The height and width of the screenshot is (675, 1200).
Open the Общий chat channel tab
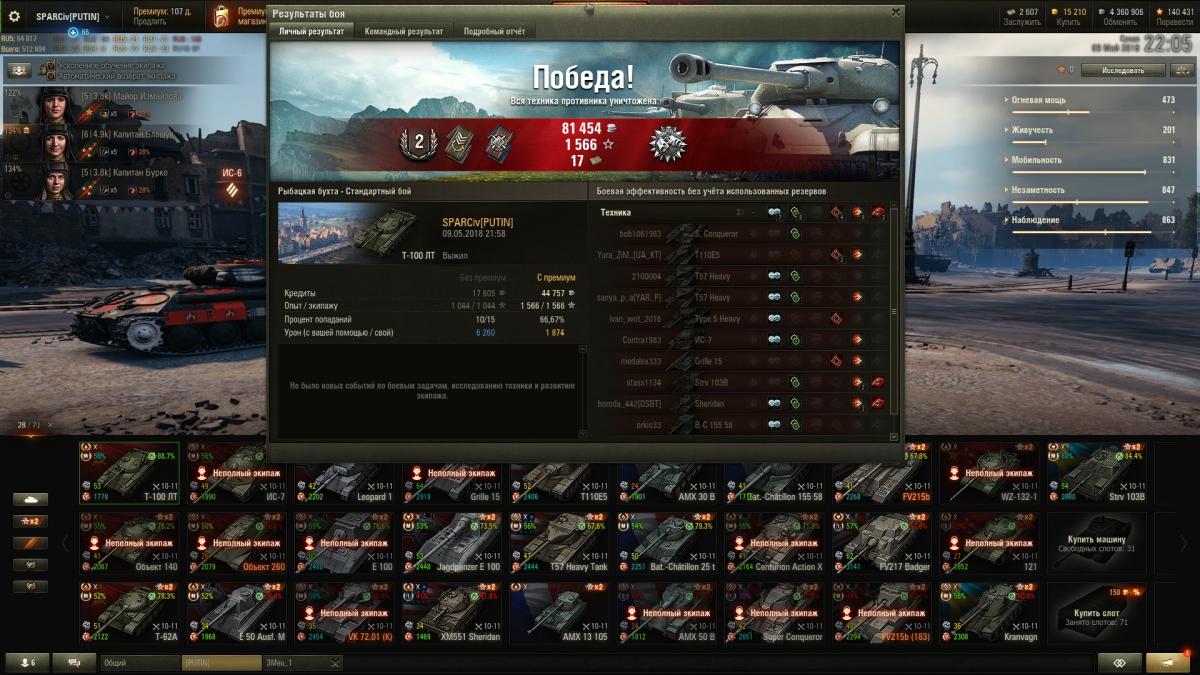tap(139, 663)
